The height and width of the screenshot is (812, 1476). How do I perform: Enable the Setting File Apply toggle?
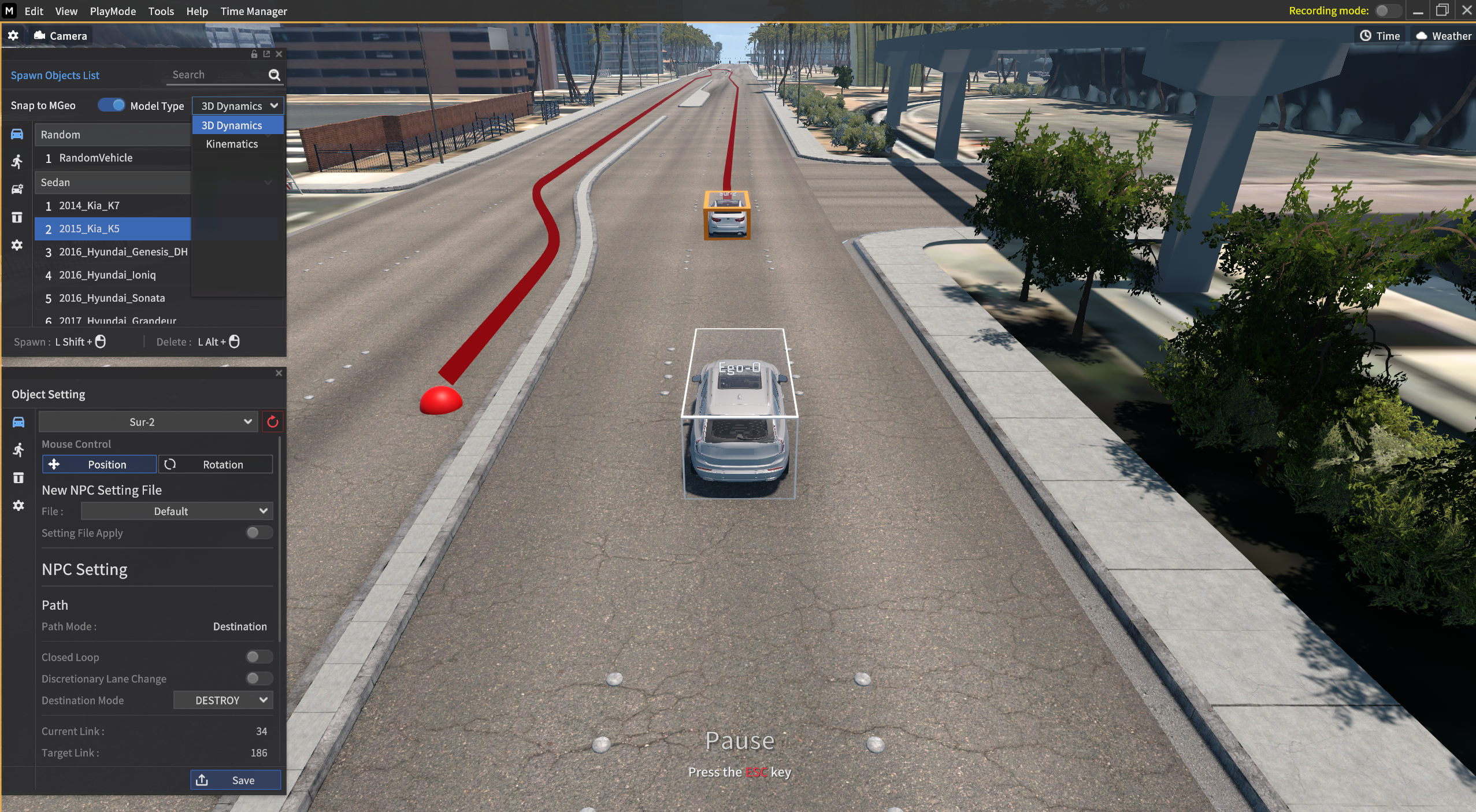(258, 533)
